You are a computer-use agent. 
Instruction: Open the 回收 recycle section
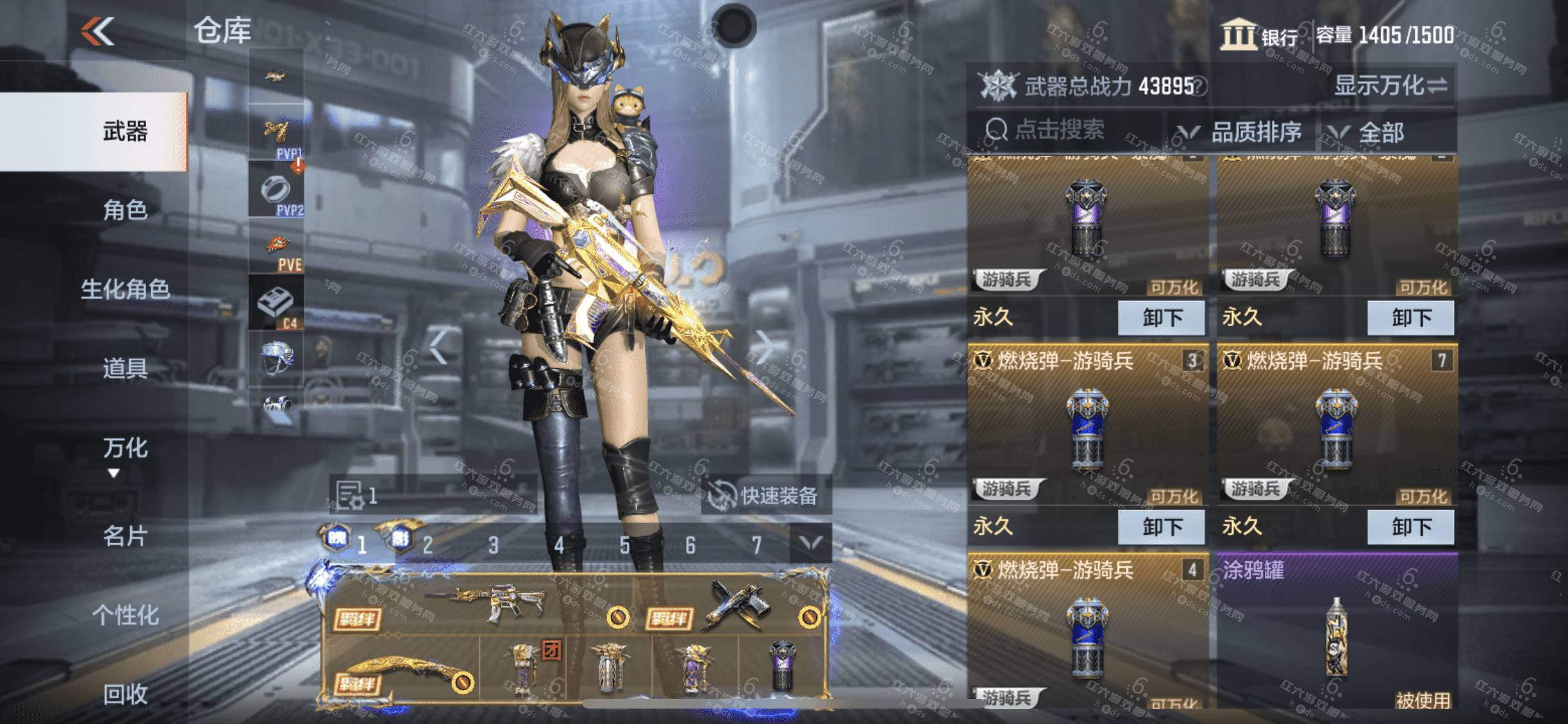[x=125, y=694]
